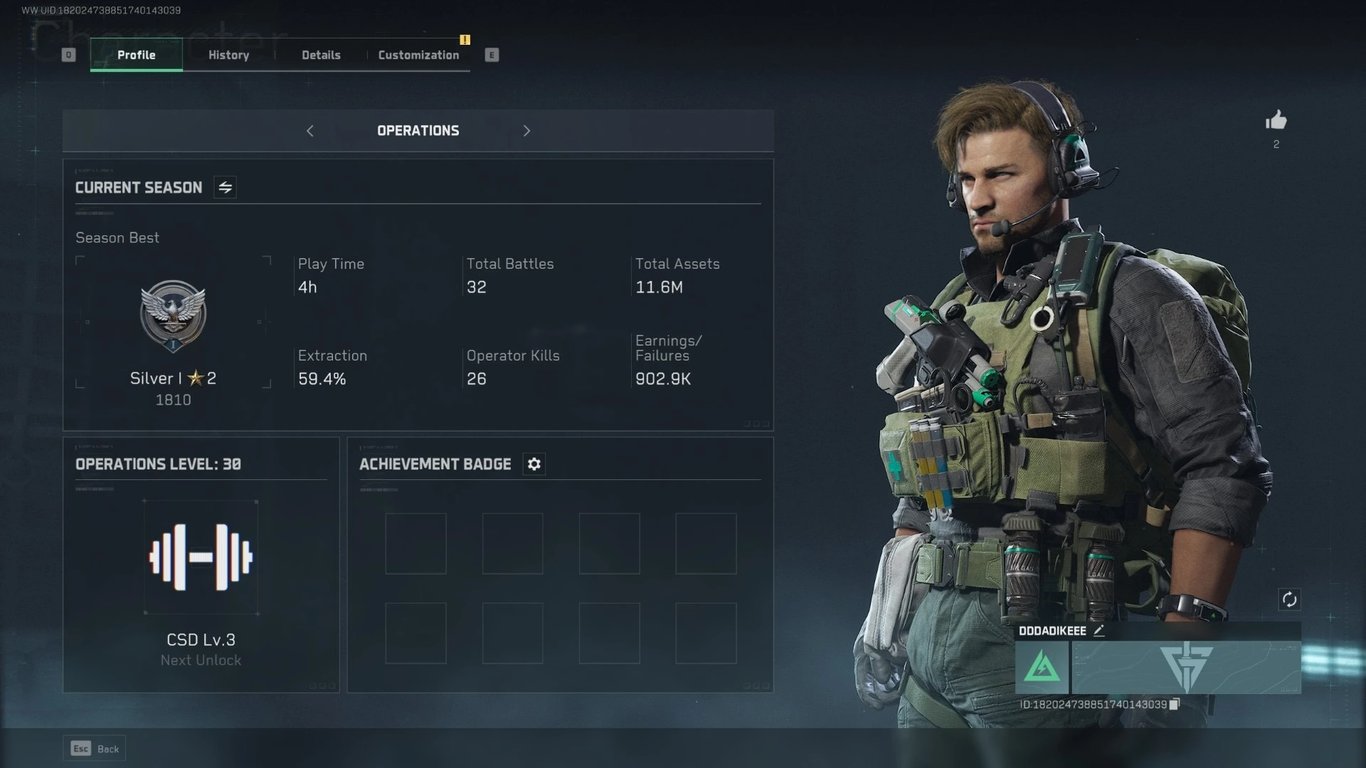Click the Back button
The width and height of the screenshot is (1366, 768).
pyautogui.click(x=96, y=748)
